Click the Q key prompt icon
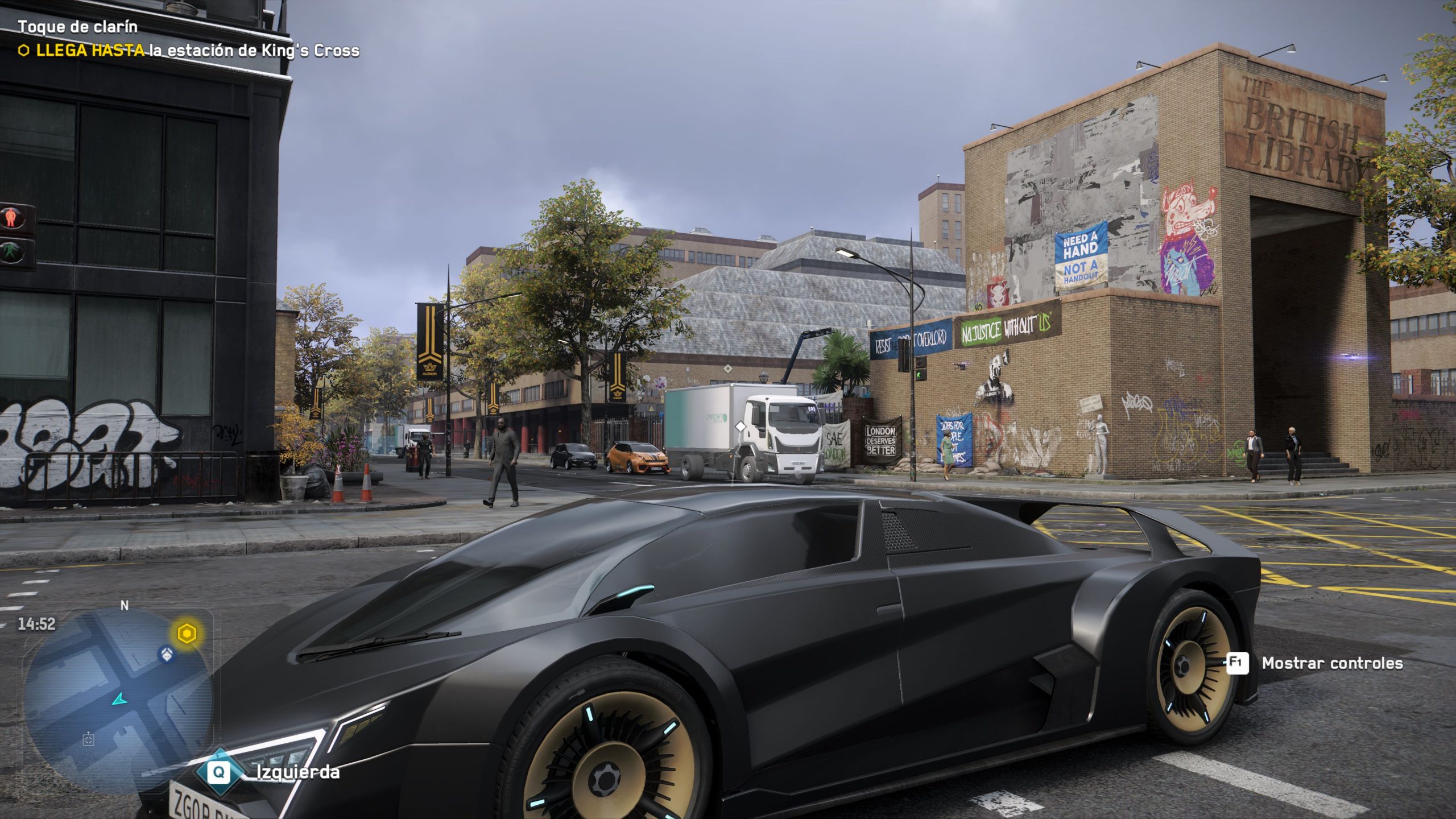Screen dimensions: 1456x819 [x=218, y=771]
